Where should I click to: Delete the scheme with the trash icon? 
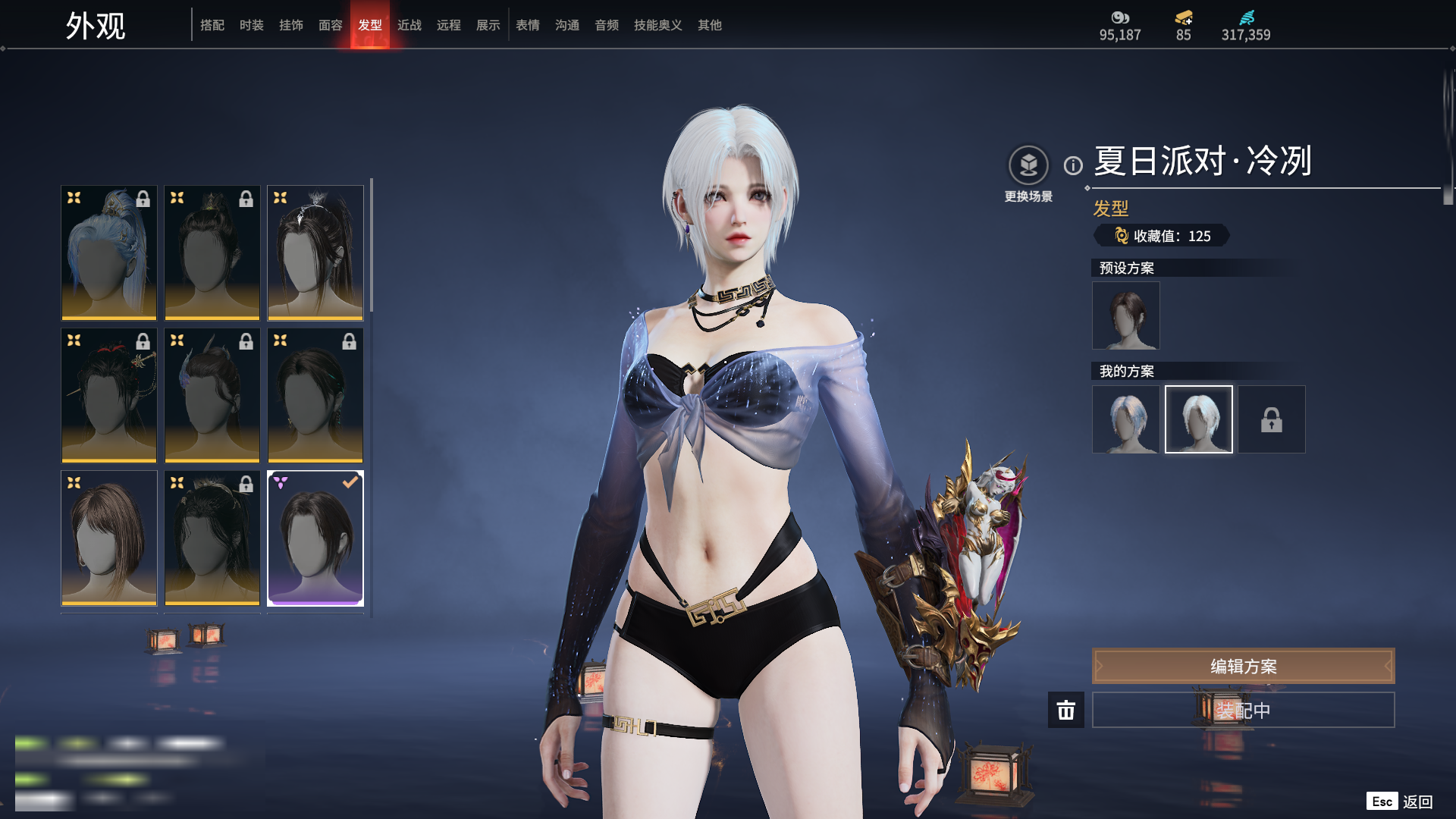click(x=1066, y=710)
